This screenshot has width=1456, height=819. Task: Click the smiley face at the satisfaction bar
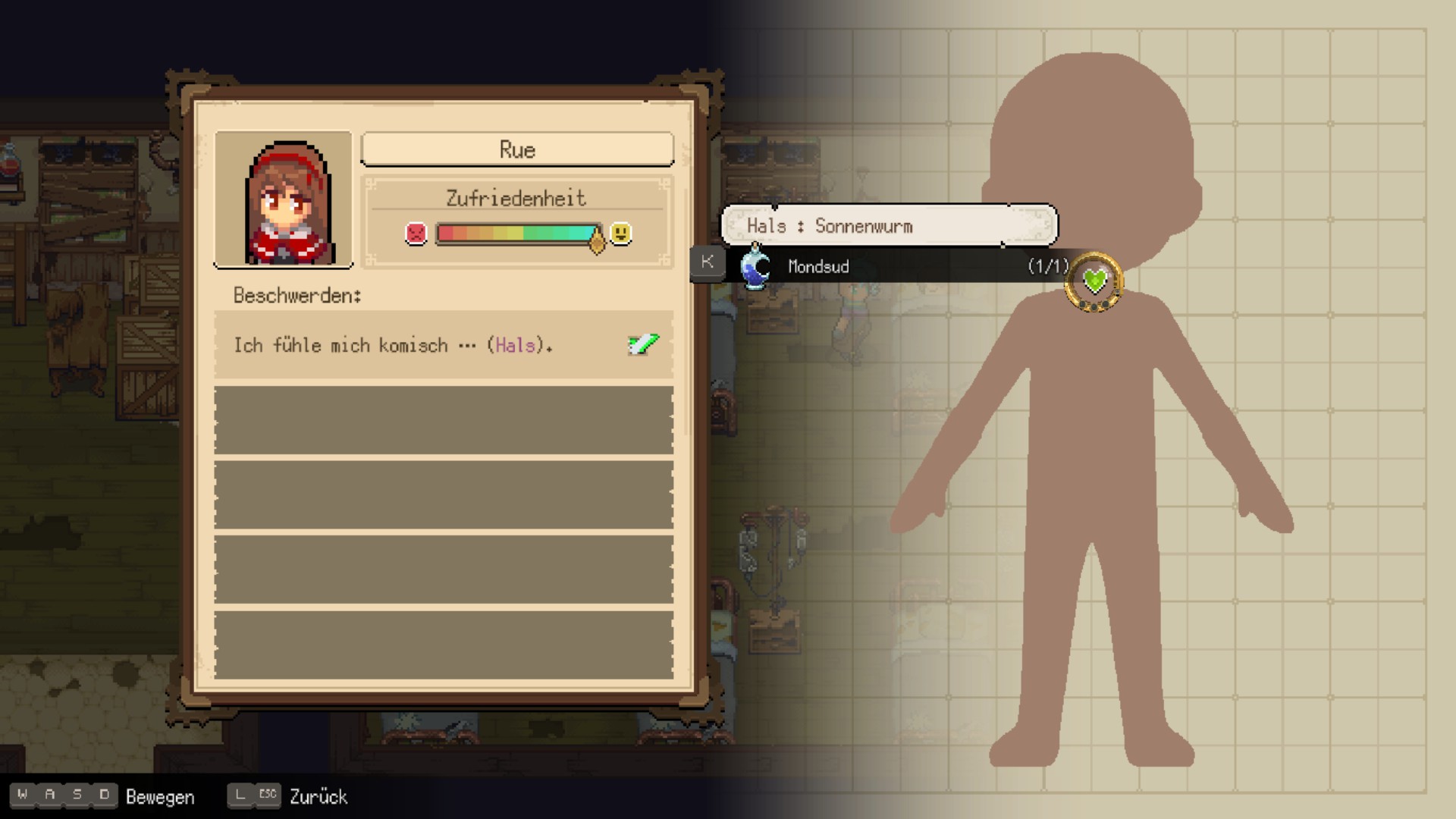coord(619,234)
